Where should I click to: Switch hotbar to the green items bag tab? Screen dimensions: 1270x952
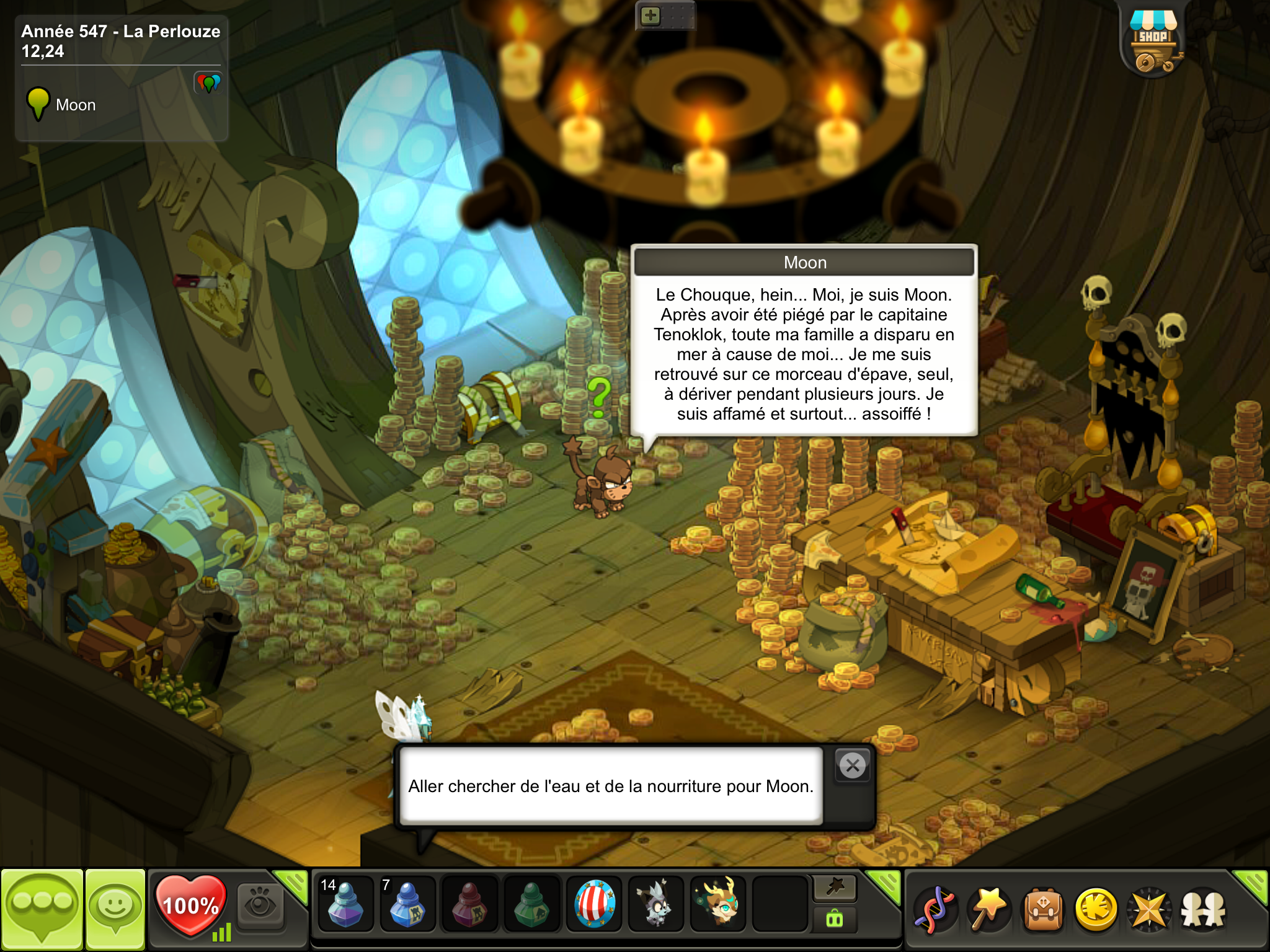tap(835, 919)
